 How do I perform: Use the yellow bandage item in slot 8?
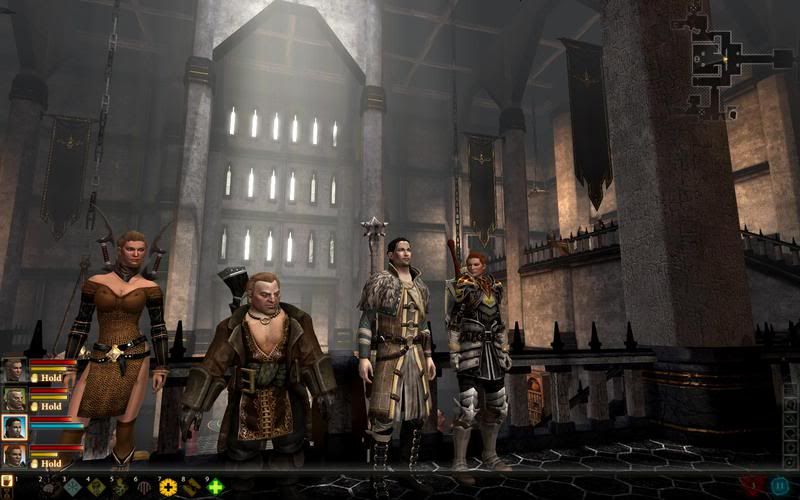tap(191, 488)
